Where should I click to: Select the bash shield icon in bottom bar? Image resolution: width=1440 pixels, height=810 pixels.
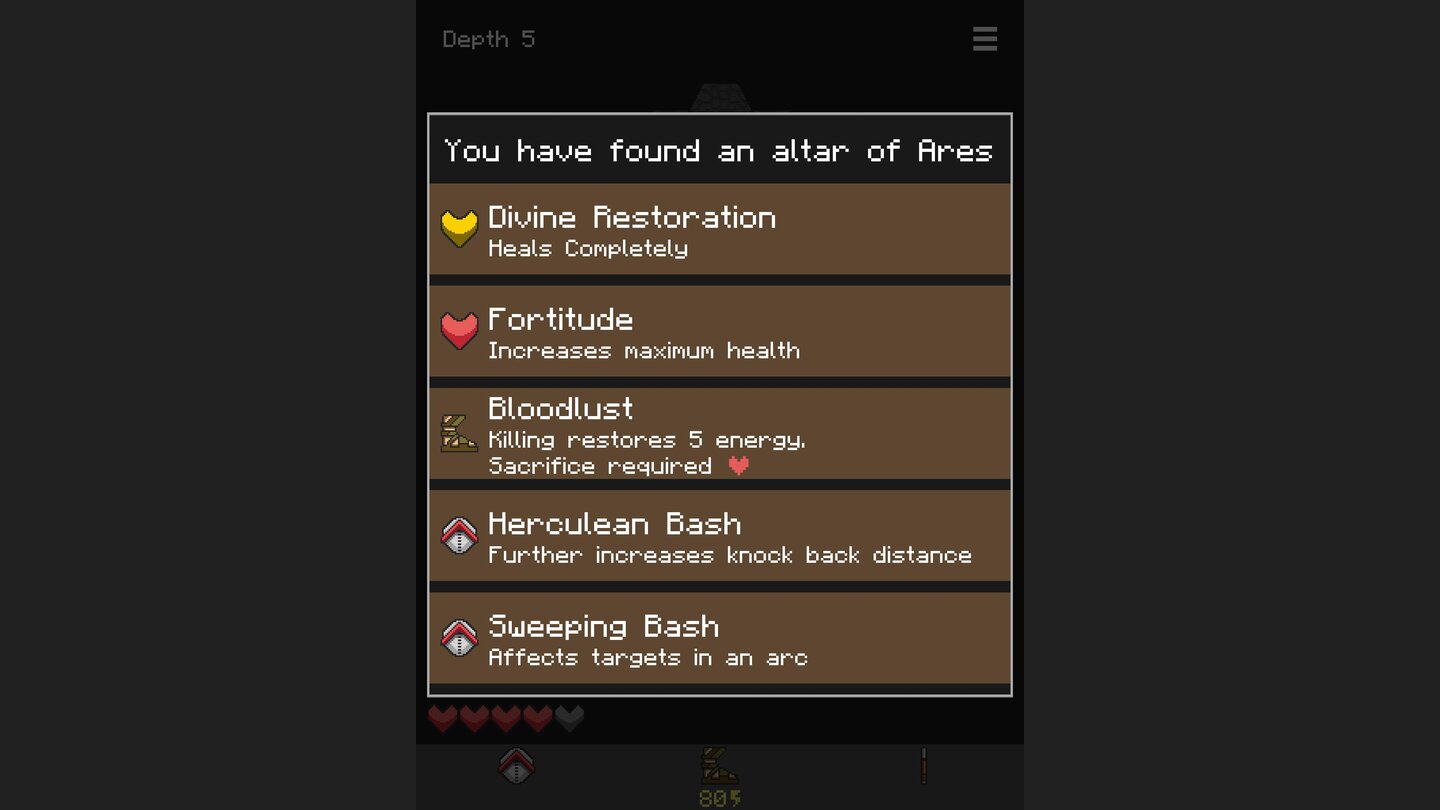(517, 764)
